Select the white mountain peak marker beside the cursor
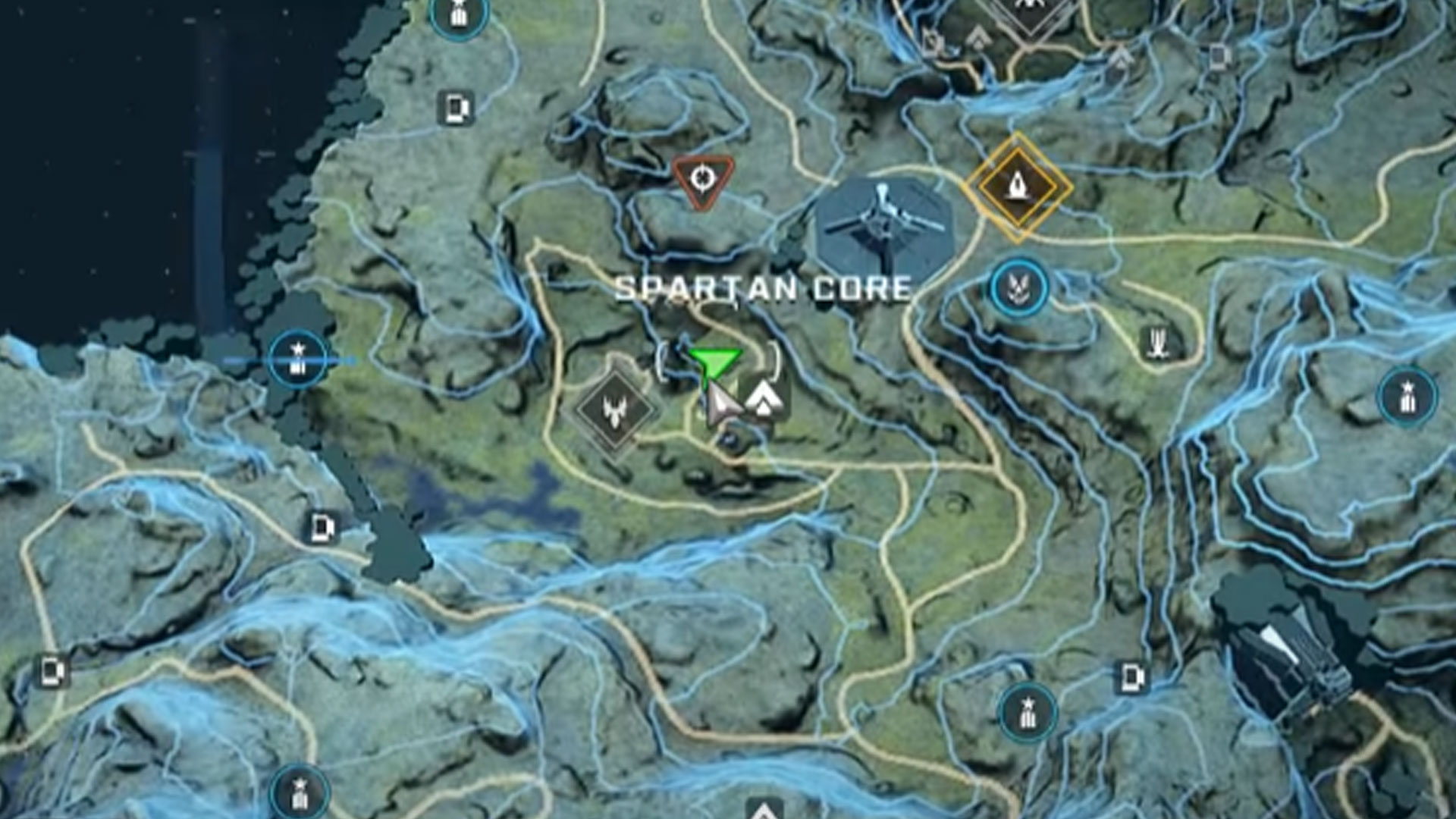 (x=764, y=398)
